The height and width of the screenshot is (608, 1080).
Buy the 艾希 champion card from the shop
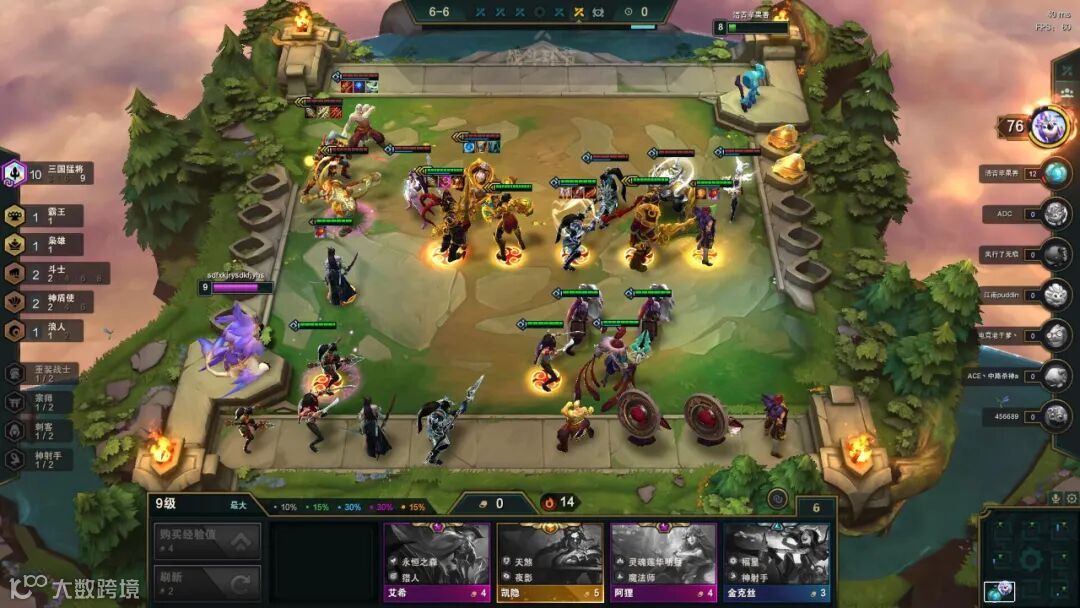pos(437,562)
